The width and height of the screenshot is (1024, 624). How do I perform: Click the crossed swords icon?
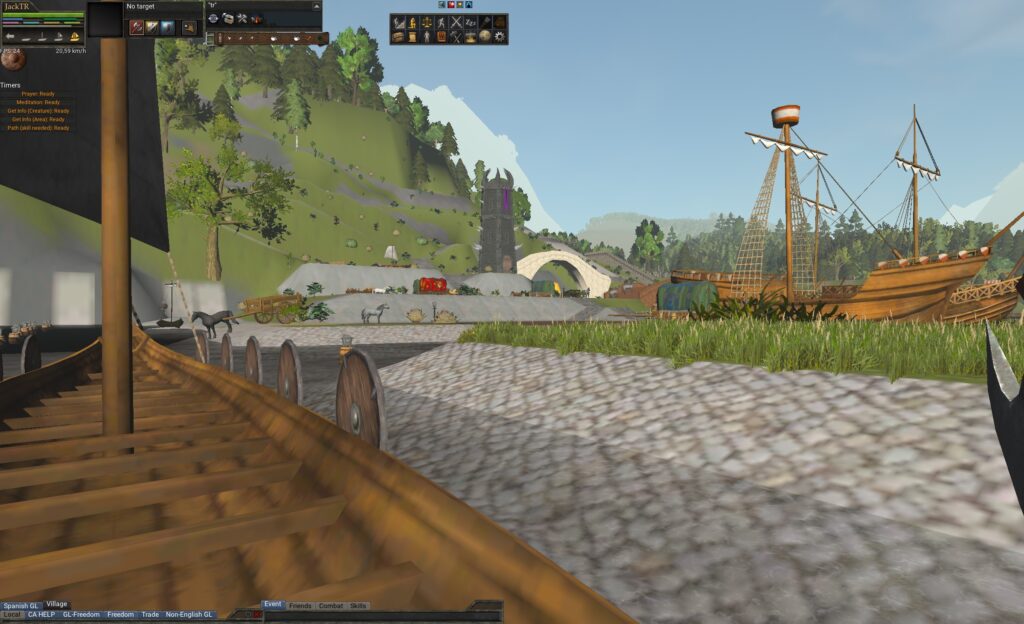tap(456, 22)
